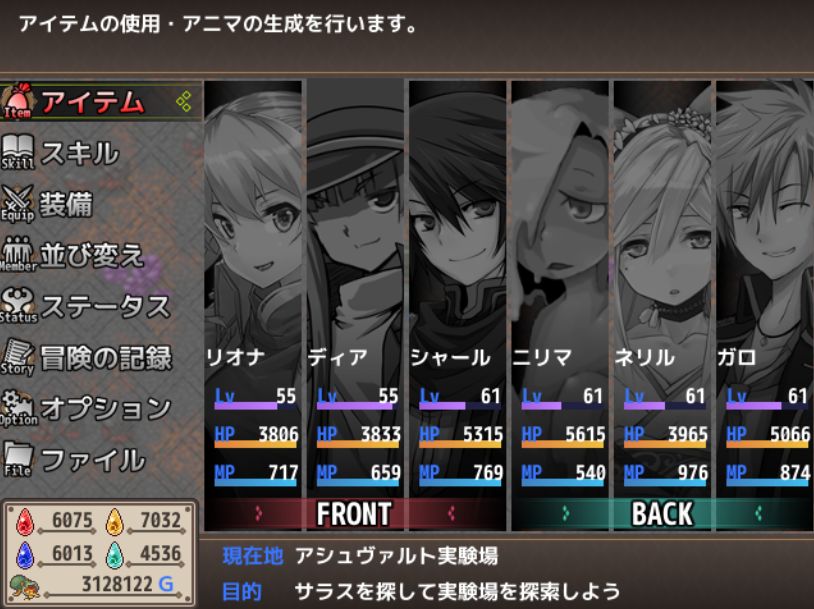Click the ガロ character panel

[765, 290]
